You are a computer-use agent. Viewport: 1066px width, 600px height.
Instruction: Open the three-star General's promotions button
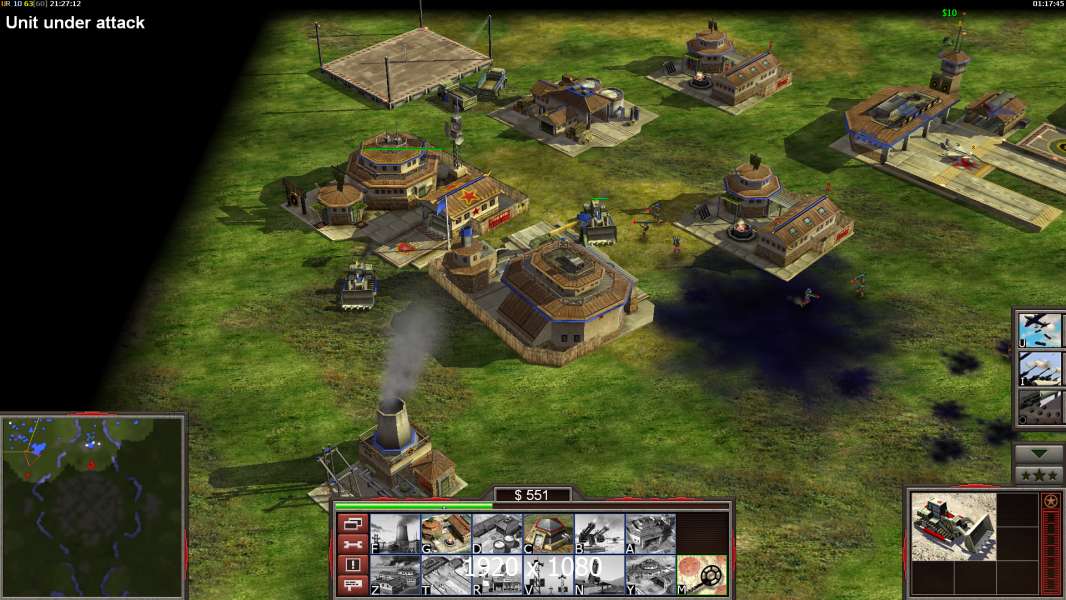click(1038, 475)
